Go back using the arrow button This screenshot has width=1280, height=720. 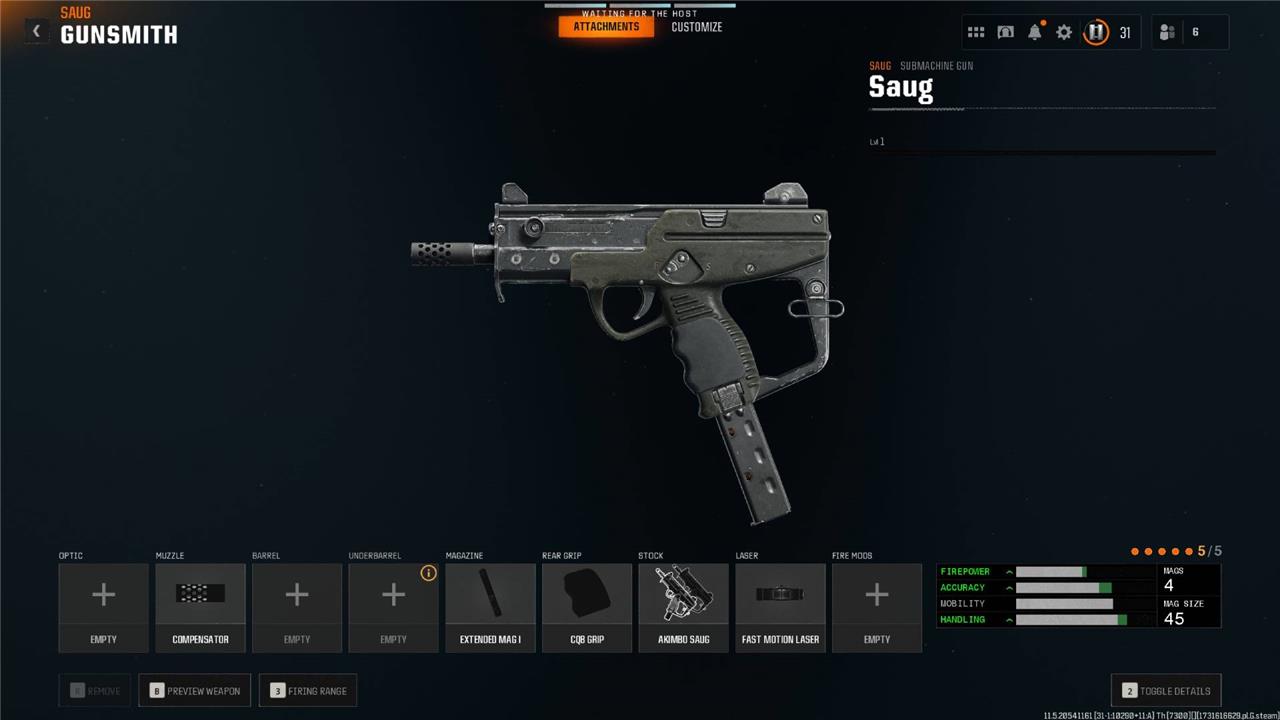(x=36, y=31)
